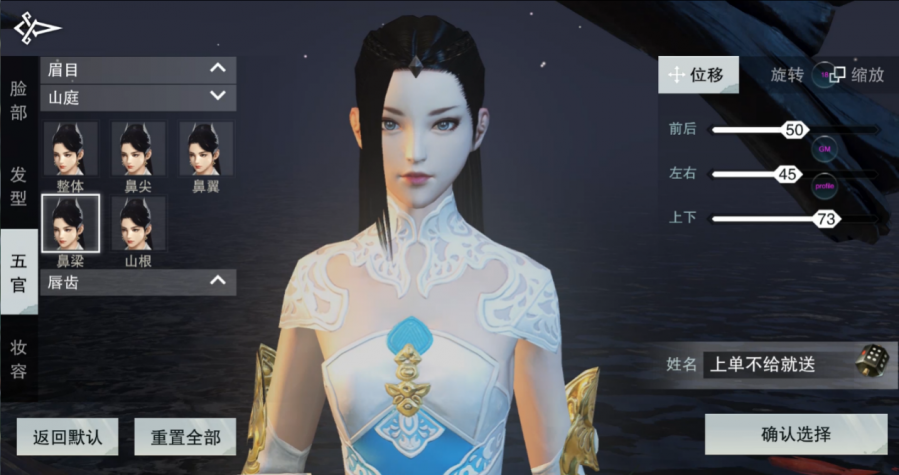Switch to the 妆容 makeup tab
The height and width of the screenshot is (475, 899).
tap(18, 359)
